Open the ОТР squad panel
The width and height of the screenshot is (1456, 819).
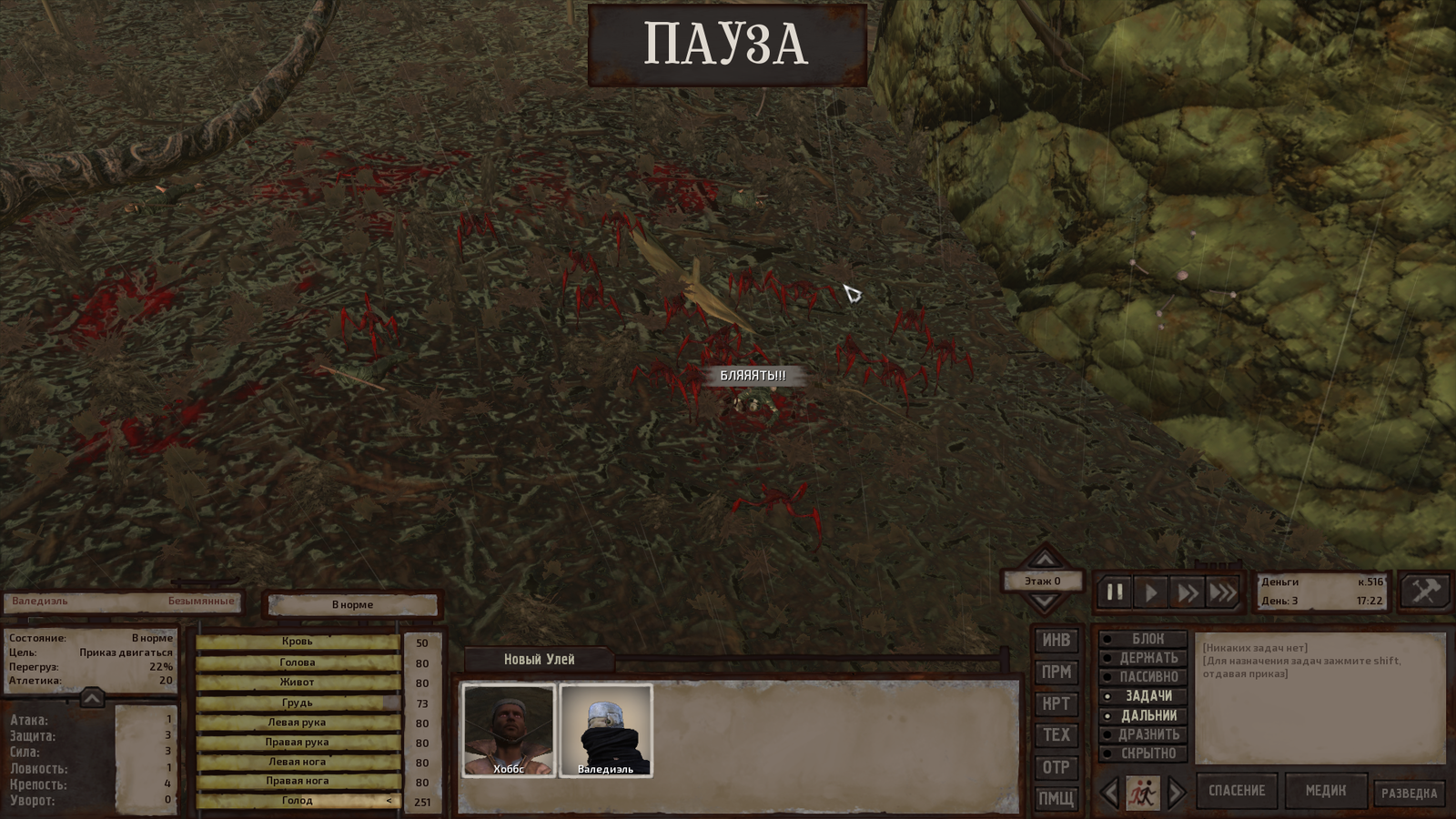pyautogui.click(x=1056, y=767)
